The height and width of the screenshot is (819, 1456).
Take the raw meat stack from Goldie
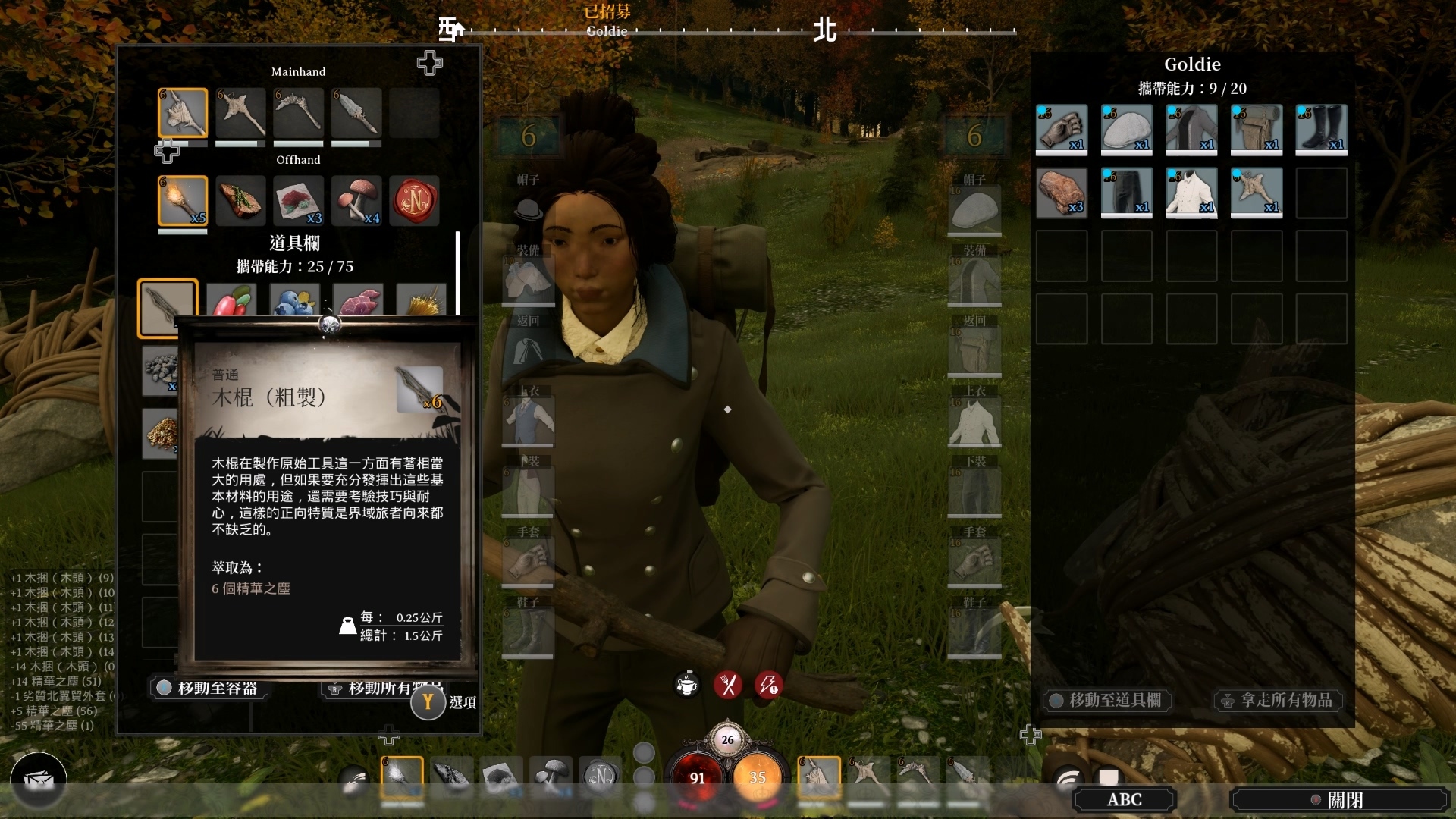click(x=1062, y=193)
